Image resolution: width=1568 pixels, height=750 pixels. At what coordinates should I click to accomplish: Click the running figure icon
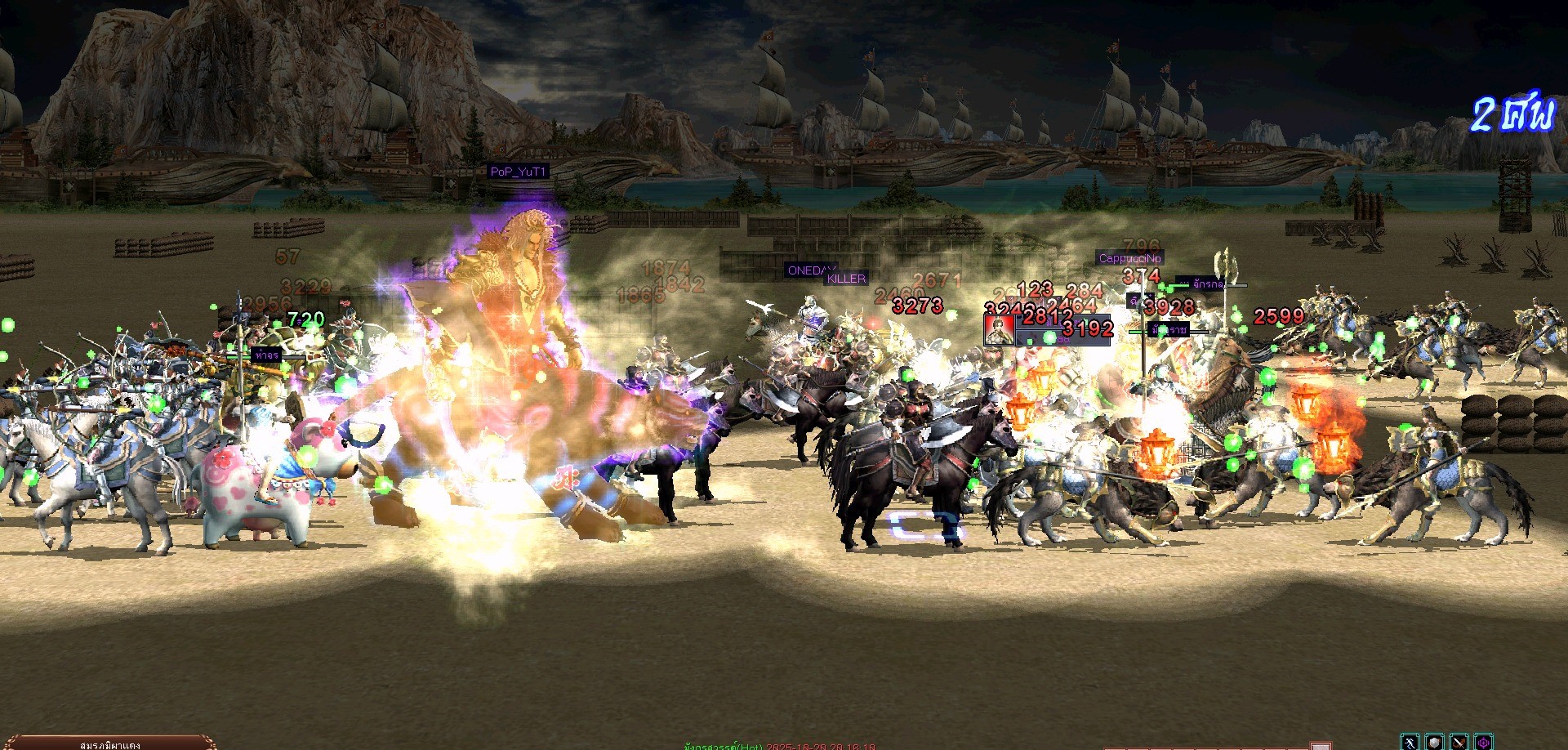click(1410, 742)
